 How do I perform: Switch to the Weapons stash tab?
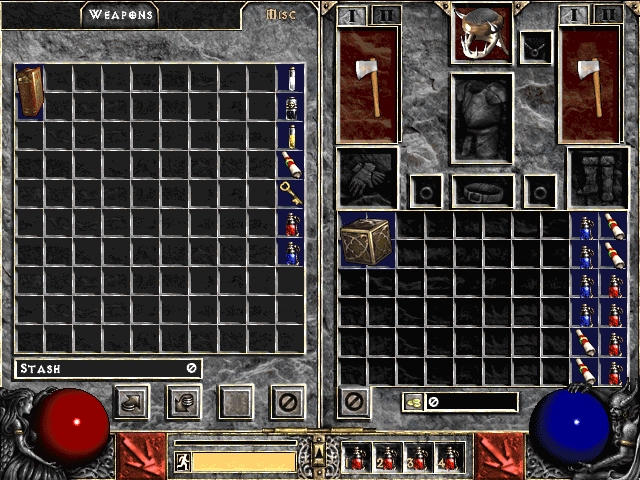[x=119, y=15]
